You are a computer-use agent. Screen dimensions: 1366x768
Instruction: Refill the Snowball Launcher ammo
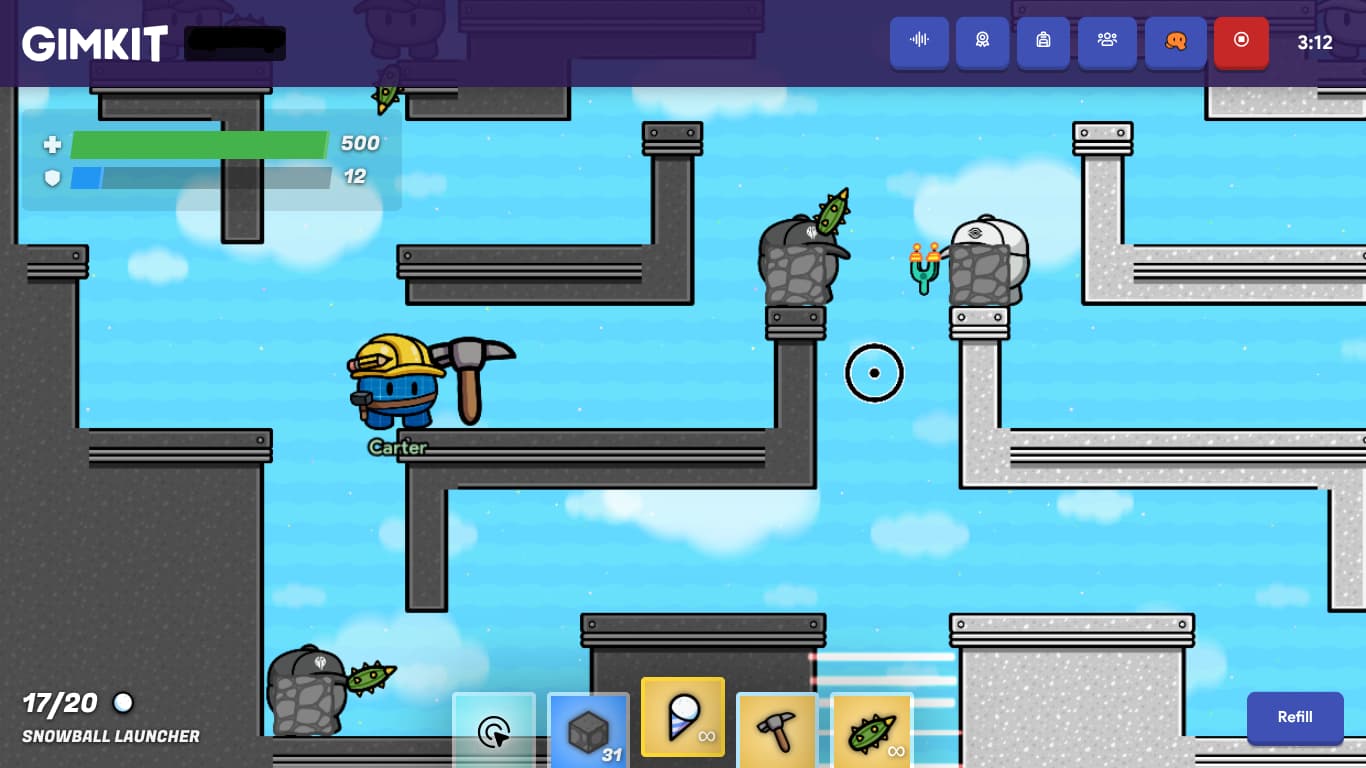pyautogui.click(x=1294, y=717)
